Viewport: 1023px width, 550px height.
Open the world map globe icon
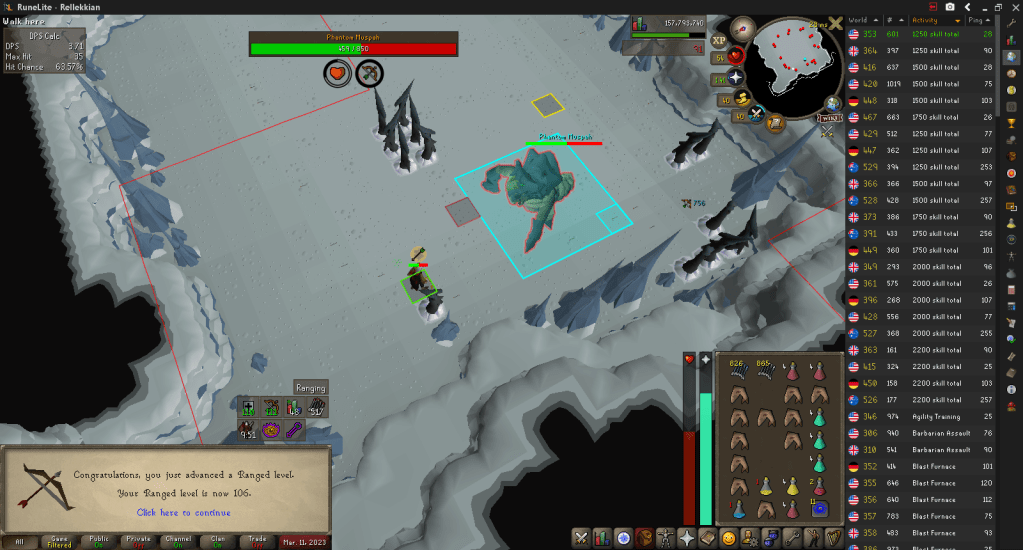click(x=832, y=102)
